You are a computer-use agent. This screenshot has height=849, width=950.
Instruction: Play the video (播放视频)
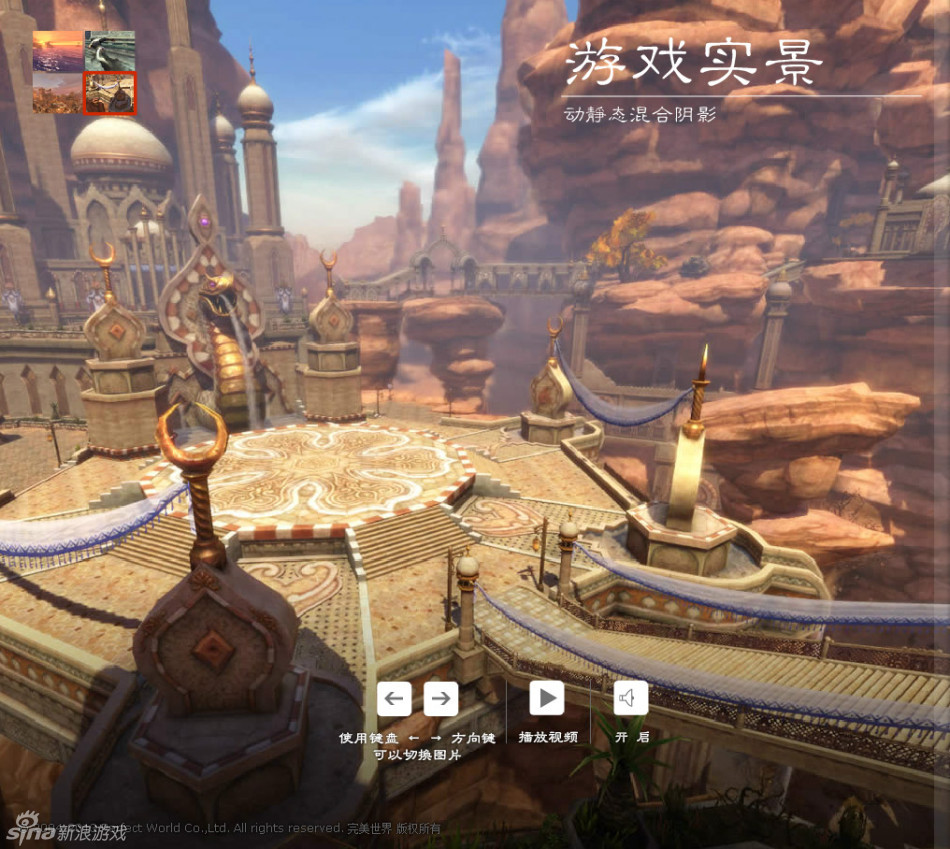(x=546, y=698)
